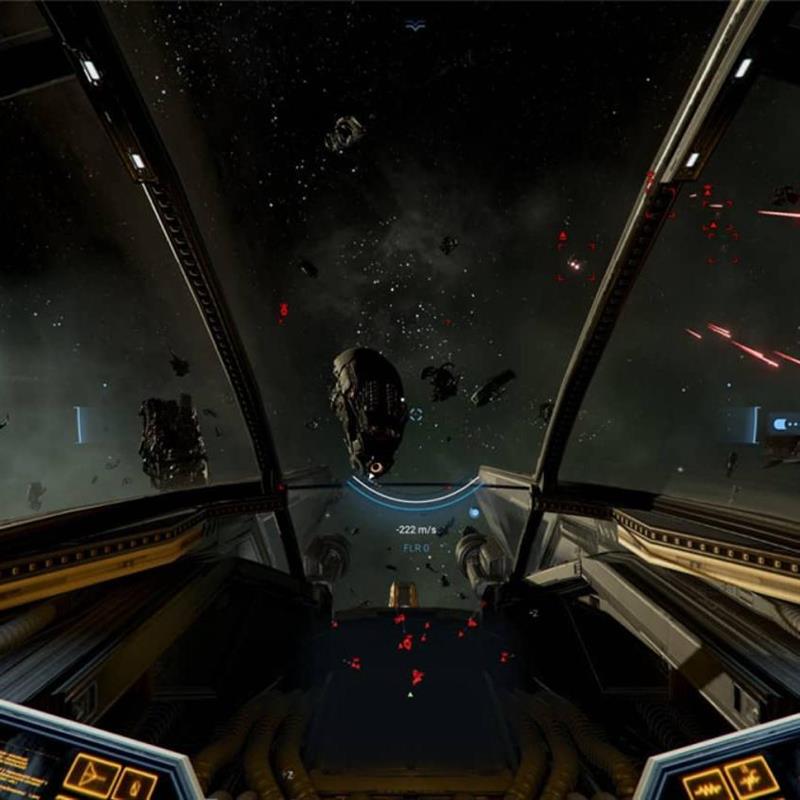Select the ship silhouette button on left panel
Image resolution: width=800 pixels, height=800 pixels.
[92, 776]
